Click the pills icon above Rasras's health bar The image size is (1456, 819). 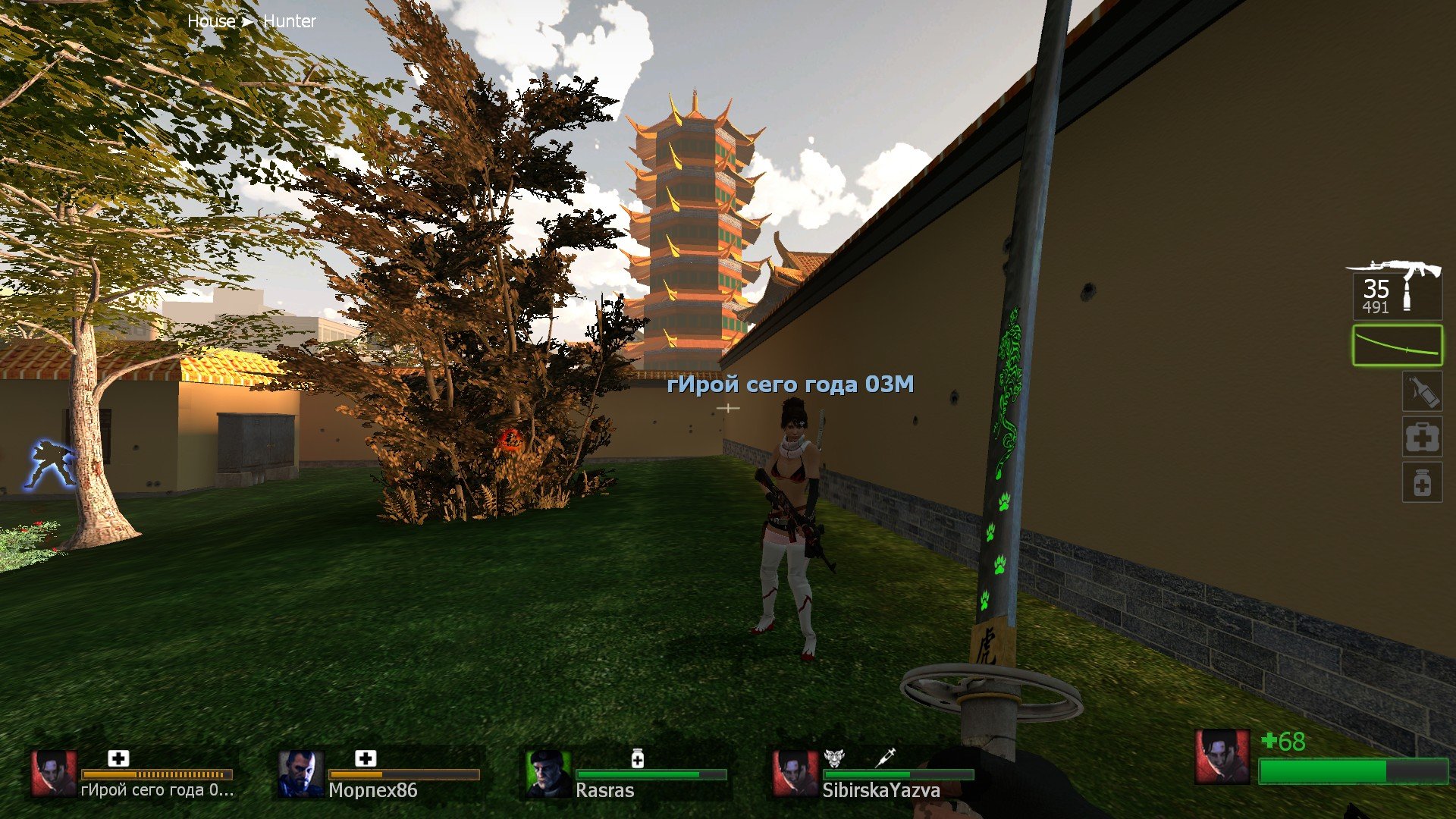(638, 758)
